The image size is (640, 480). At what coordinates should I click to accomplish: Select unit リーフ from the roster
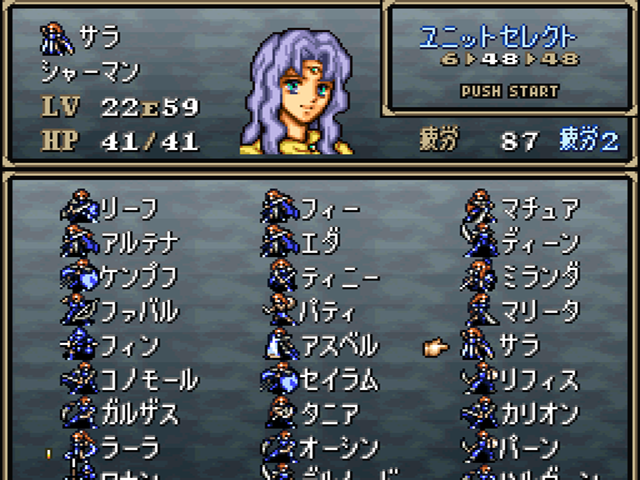point(129,210)
